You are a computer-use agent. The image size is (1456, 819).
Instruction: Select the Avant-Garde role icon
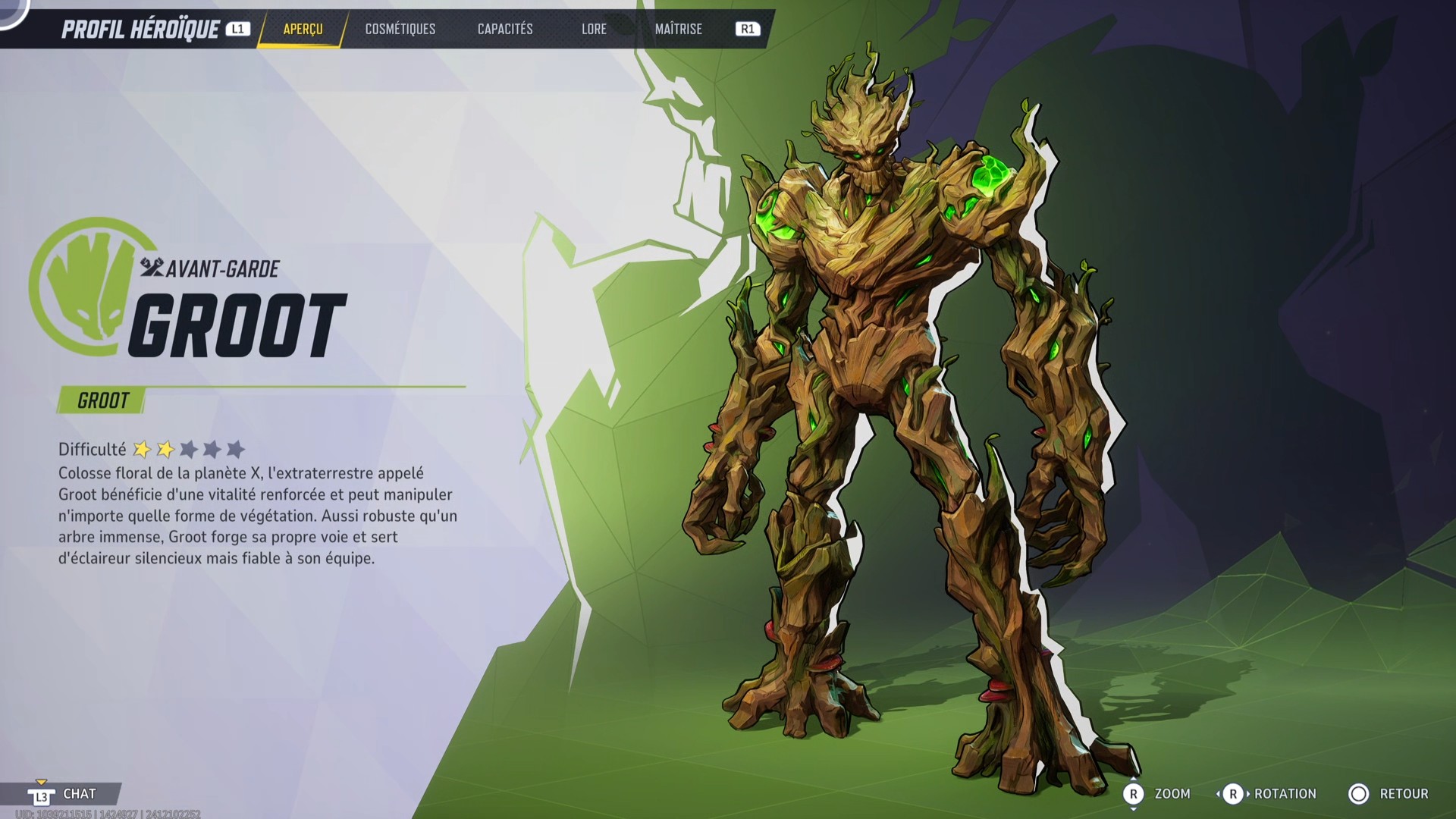(x=152, y=267)
